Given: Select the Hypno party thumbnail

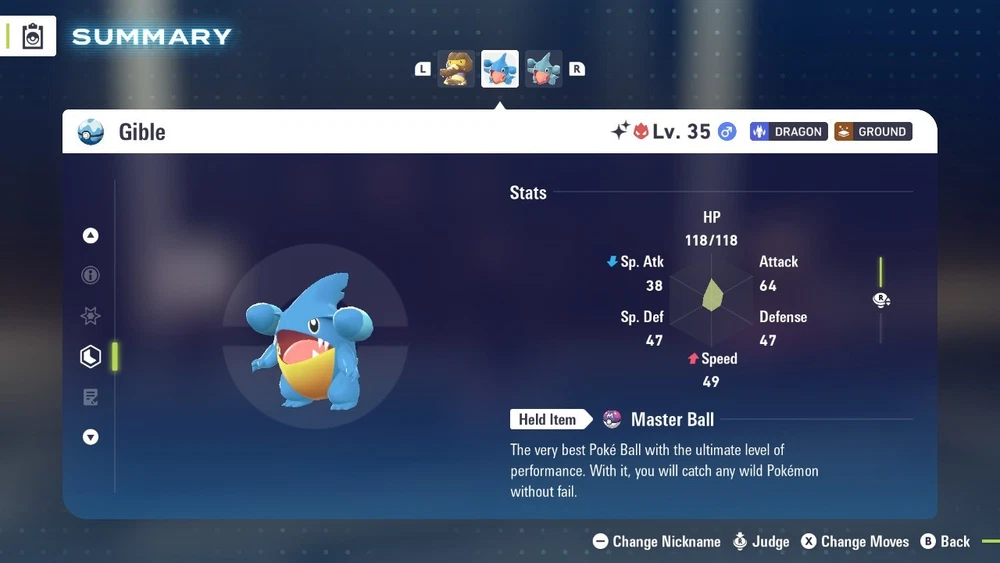Looking at the screenshot, I should [x=456, y=69].
